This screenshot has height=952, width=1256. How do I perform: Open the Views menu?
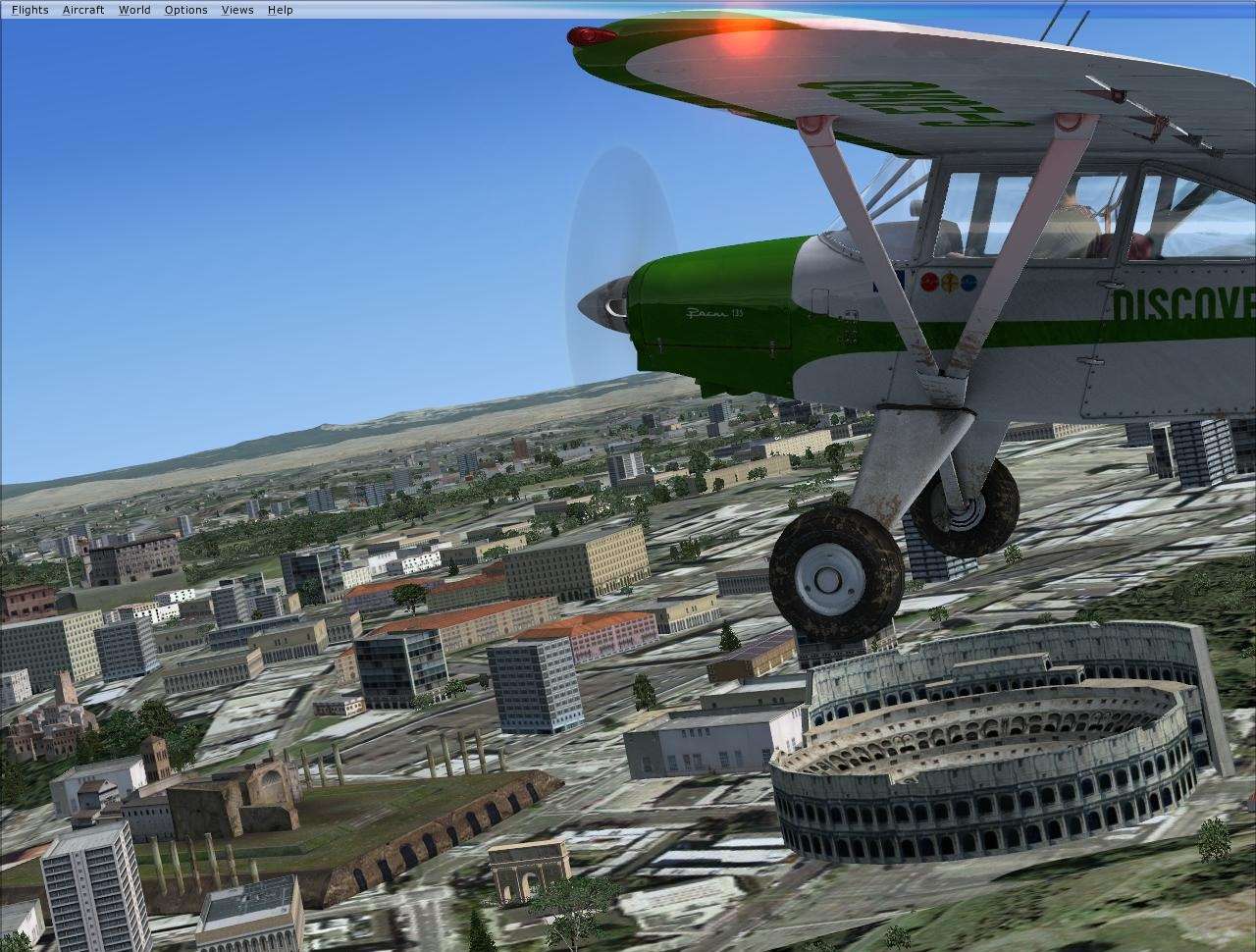click(236, 9)
